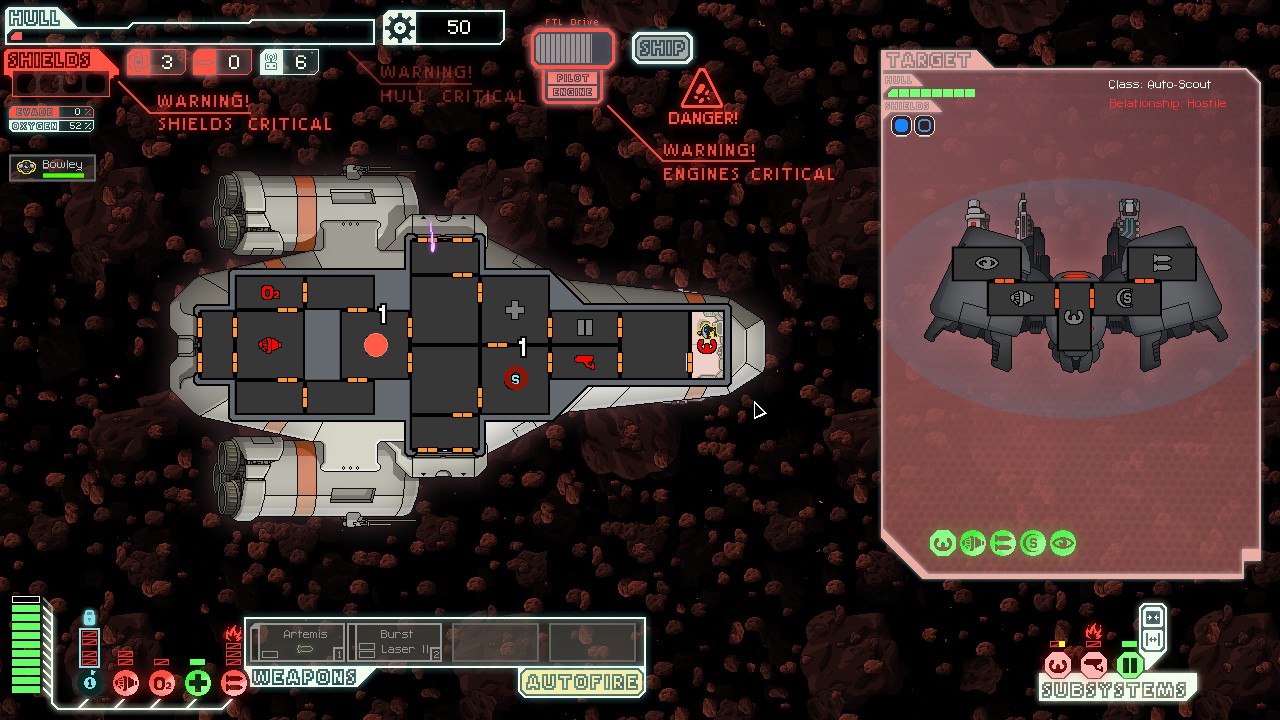Click the O2 oxygen system icon

click(x=162, y=683)
